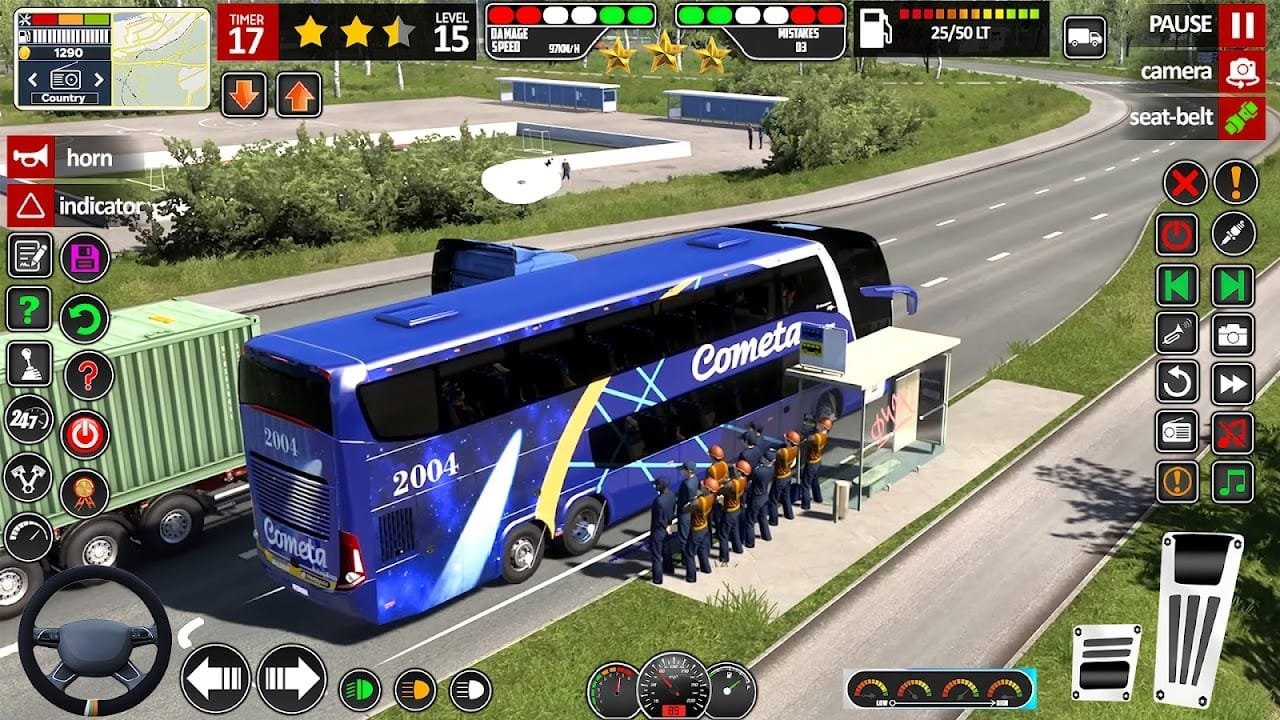Turn the steering wheel control
Viewport: 1280px width, 720px height.
tap(95, 640)
